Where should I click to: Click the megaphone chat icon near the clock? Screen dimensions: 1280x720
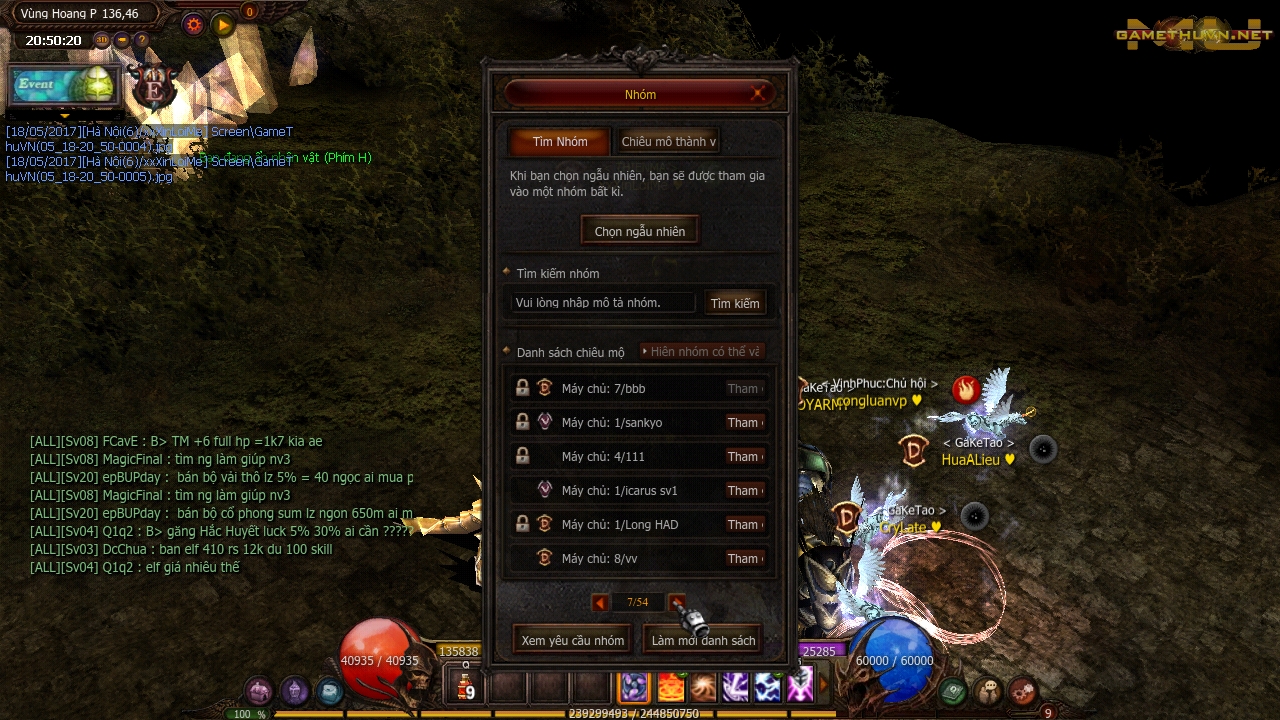coord(121,40)
